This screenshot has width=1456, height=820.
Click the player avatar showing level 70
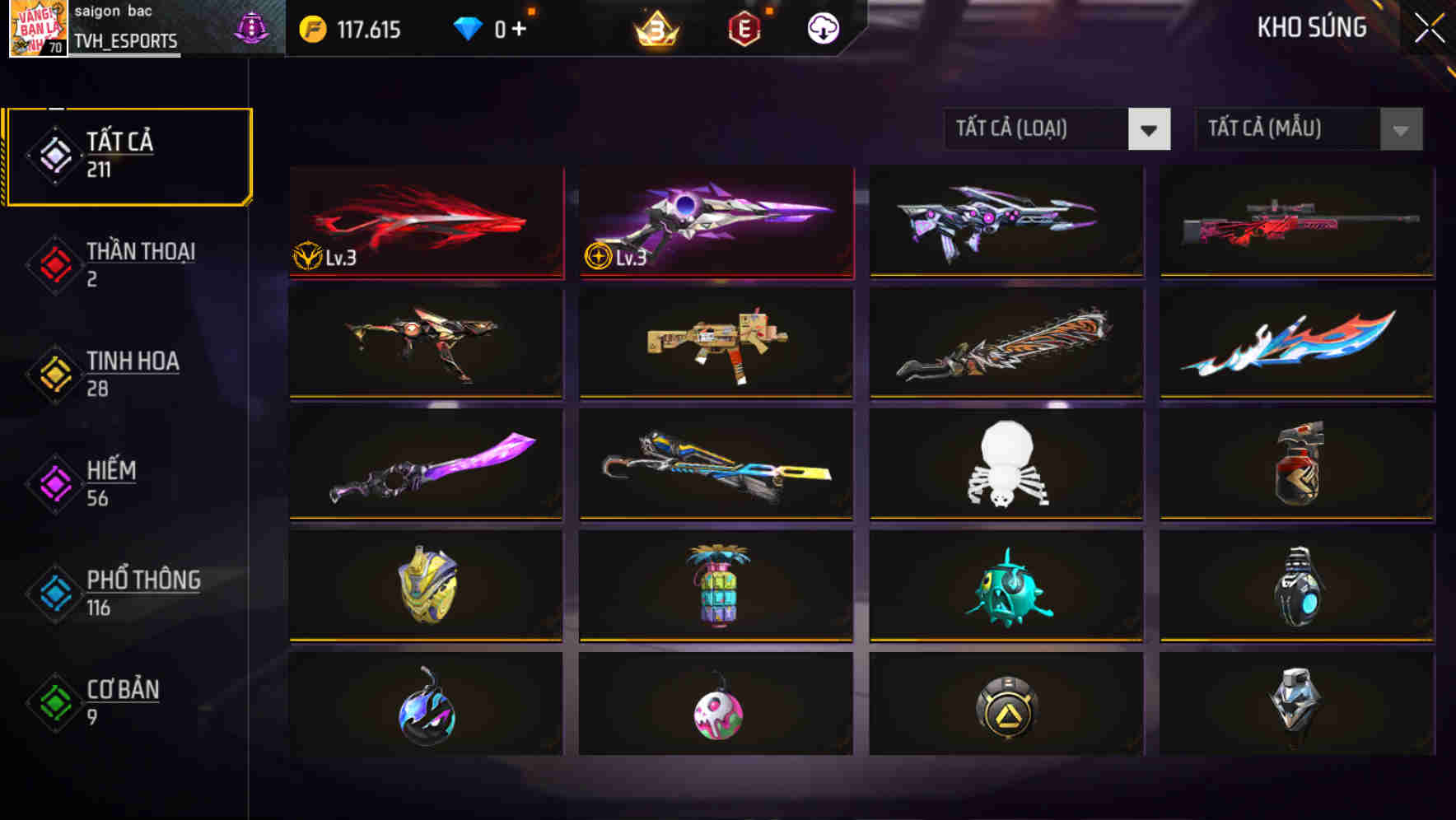point(37,29)
